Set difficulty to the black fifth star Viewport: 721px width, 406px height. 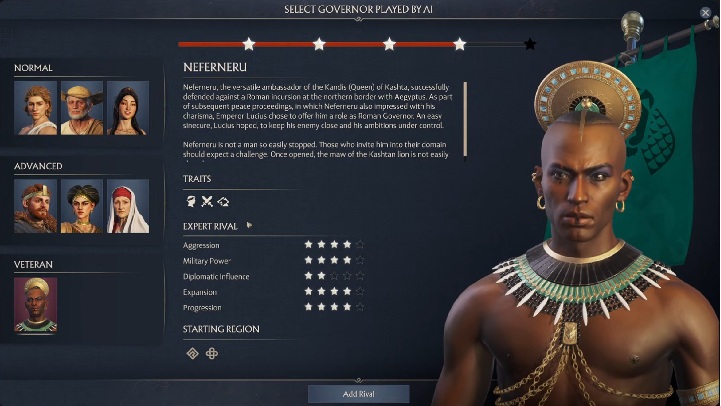530,44
